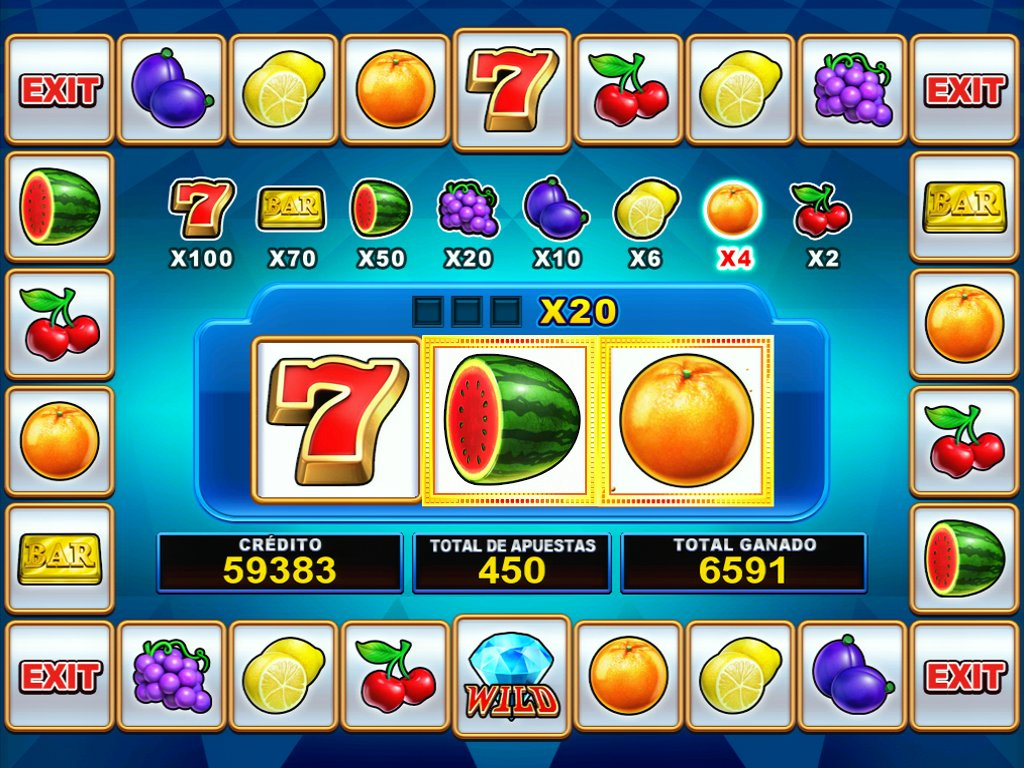Viewport: 1024px width, 768px height.
Task: Select the X2 cherry paytable symbol
Action: (822, 208)
